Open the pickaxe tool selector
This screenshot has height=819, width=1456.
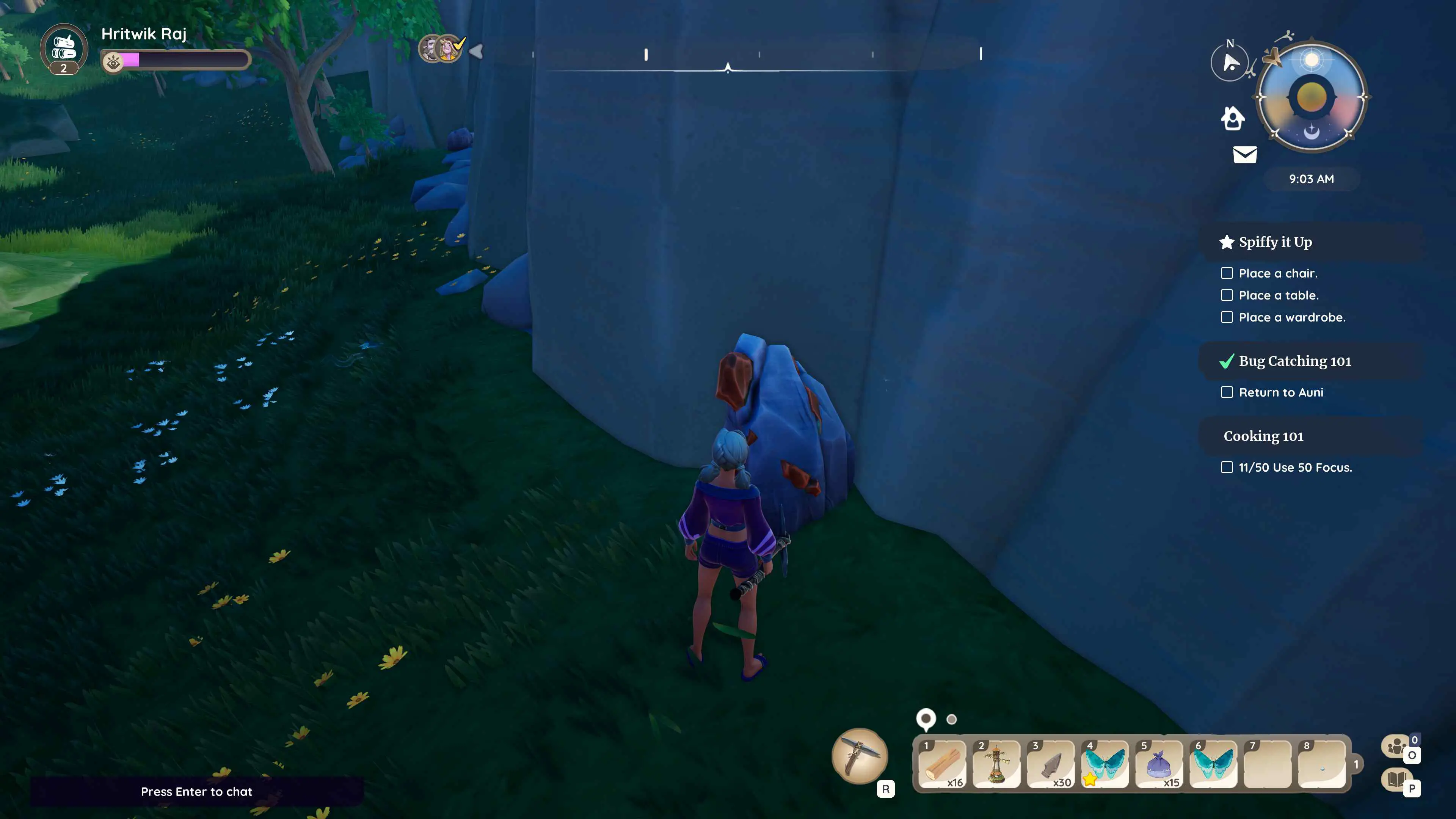[860, 756]
